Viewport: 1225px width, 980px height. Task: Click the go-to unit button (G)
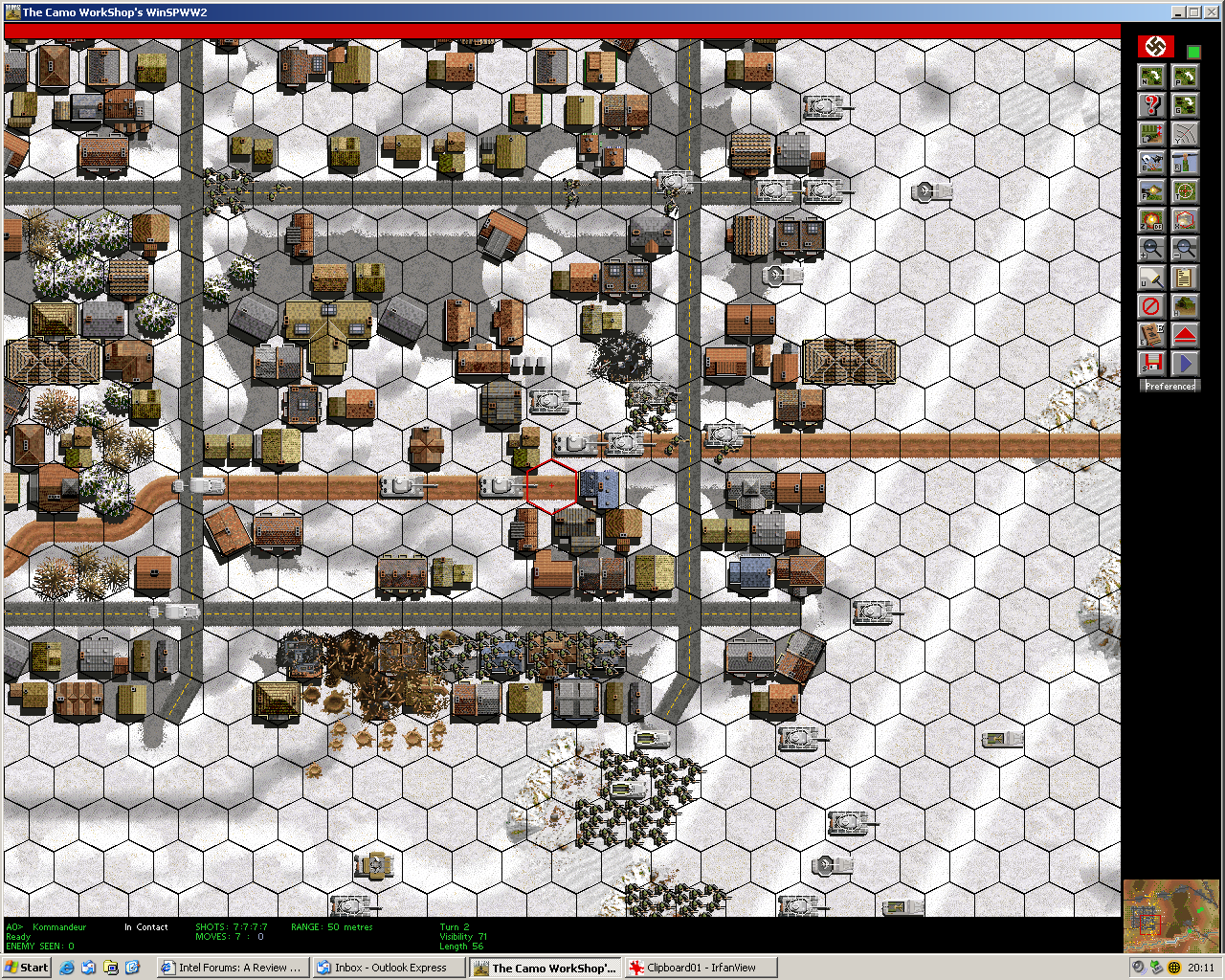[x=1185, y=105]
